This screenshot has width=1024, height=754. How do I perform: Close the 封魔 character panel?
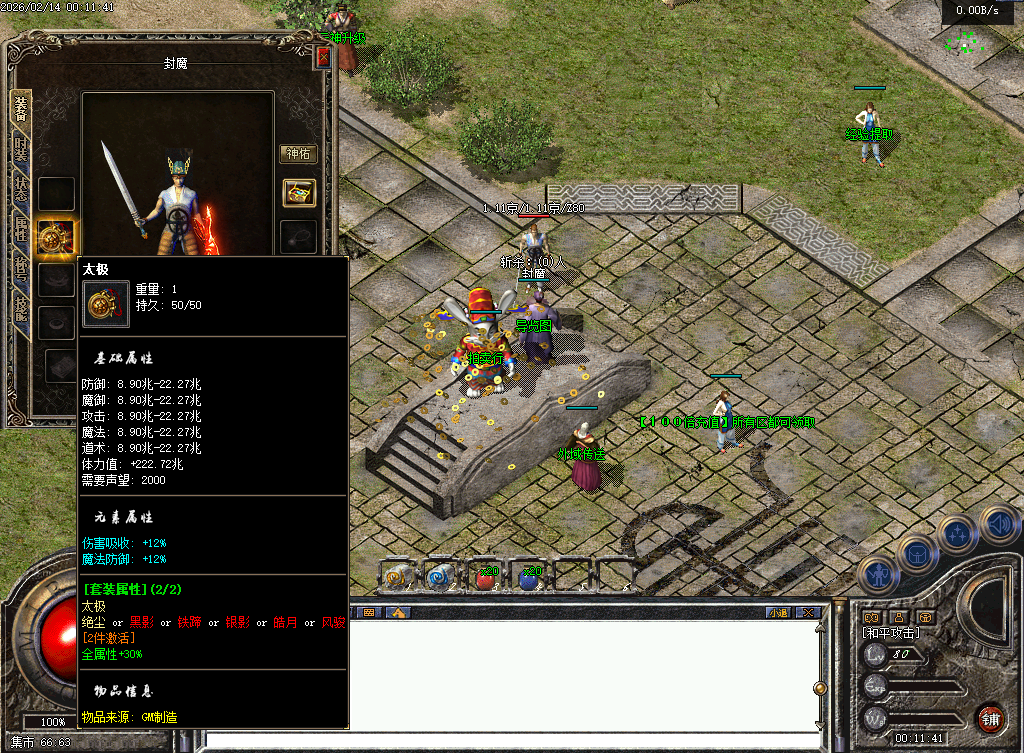323,58
